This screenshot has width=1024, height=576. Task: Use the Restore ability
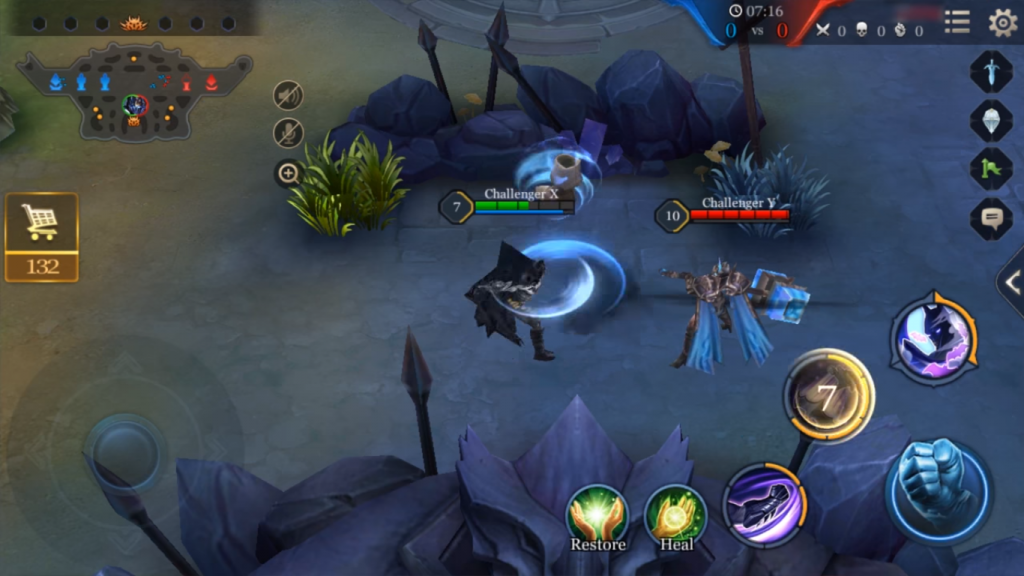click(x=598, y=517)
